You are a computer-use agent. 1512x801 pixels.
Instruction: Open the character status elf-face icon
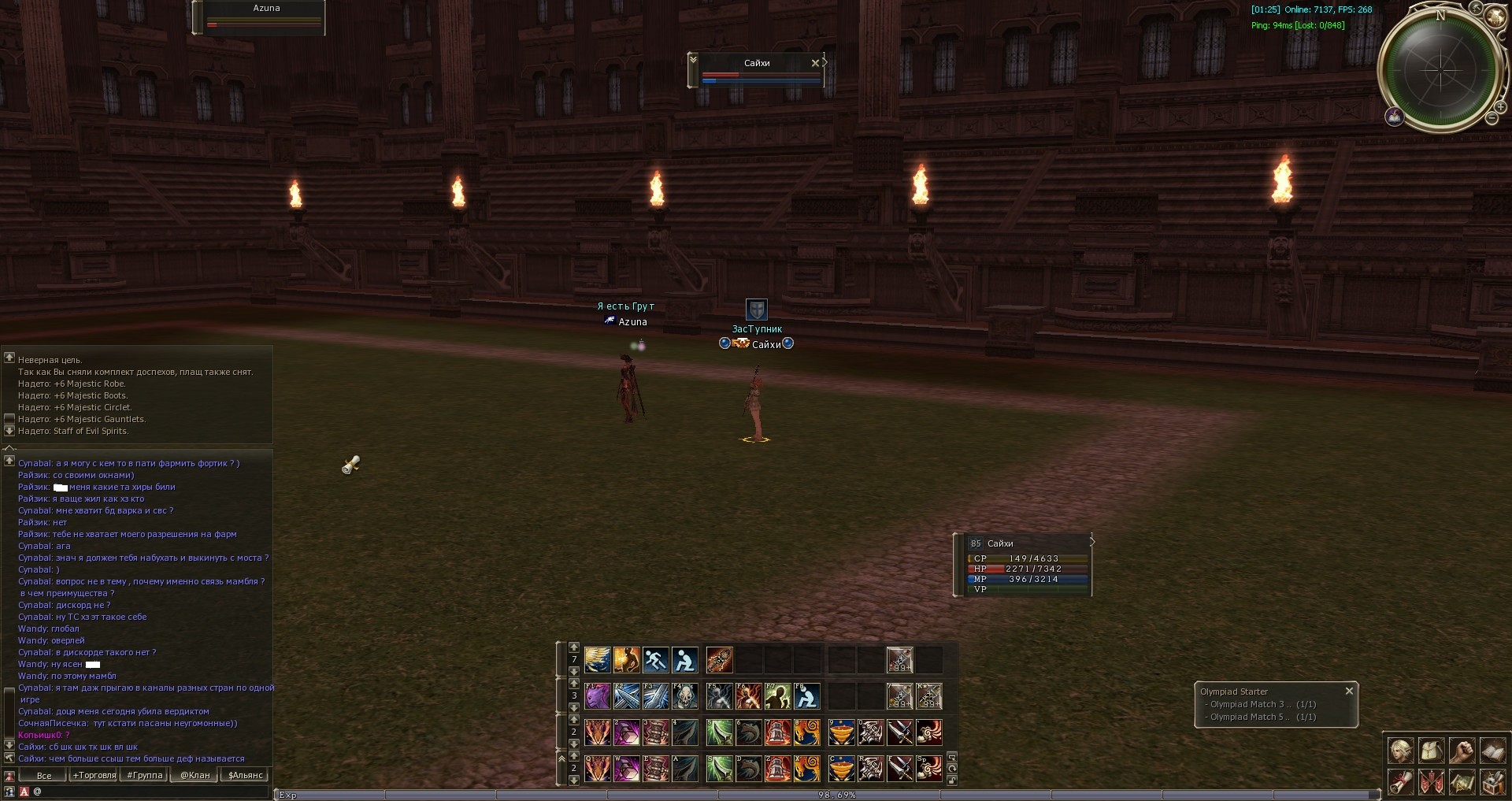tap(1400, 751)
